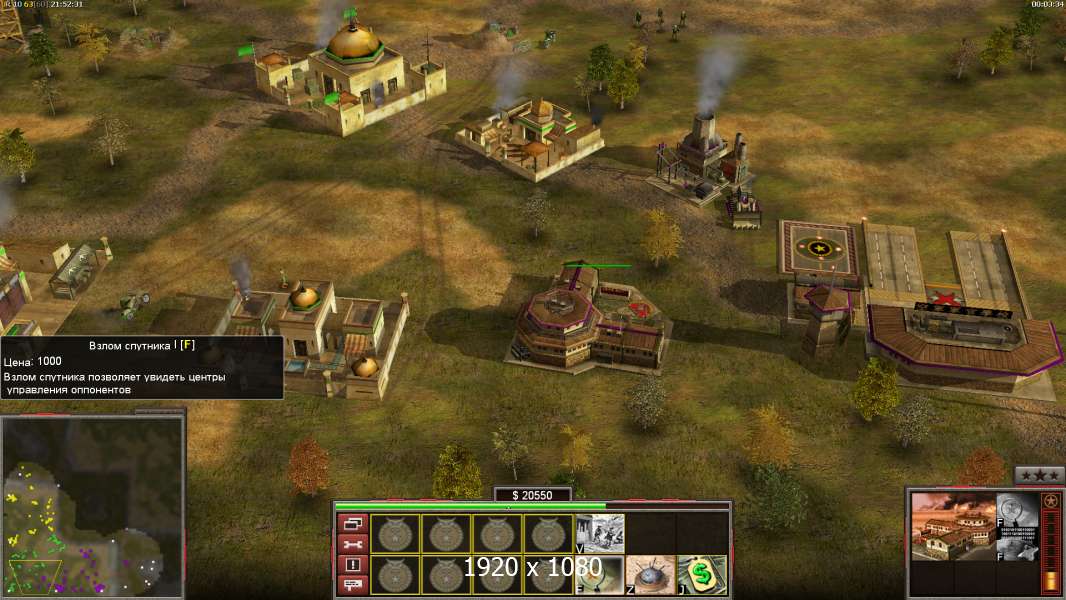Viewport: 1066px width, 600px height.
Task: Open the three-star generals rank button
Action: (x=1039, y=475)
